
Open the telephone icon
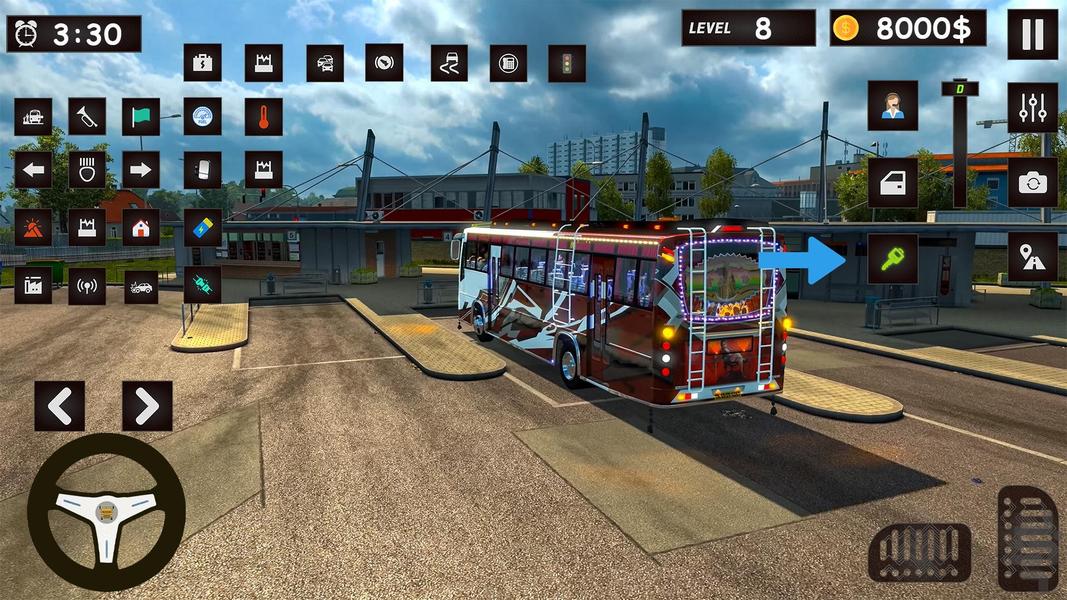coord(508,63)
